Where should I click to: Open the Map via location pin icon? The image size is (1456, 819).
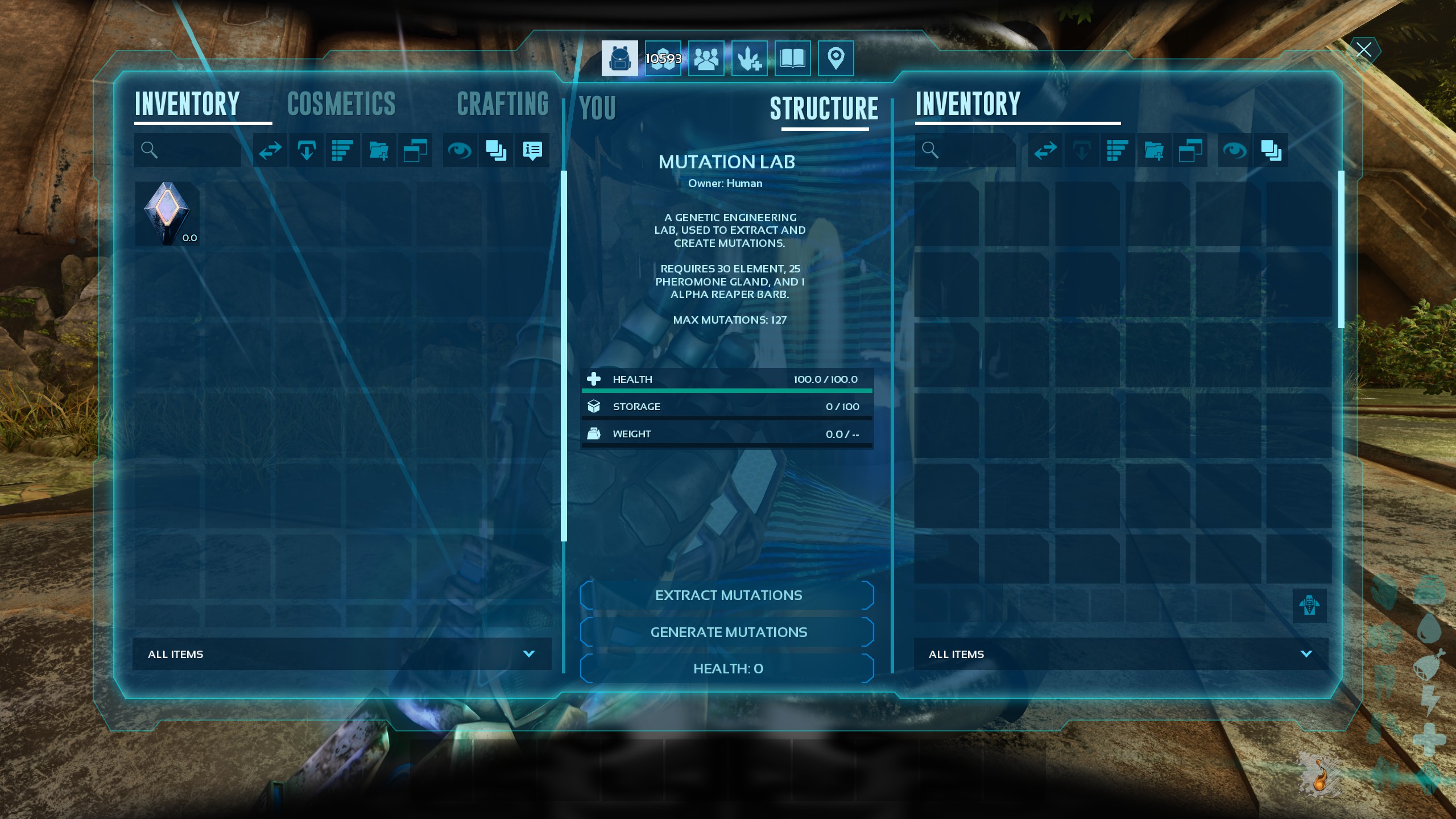[x=835, y=57]
